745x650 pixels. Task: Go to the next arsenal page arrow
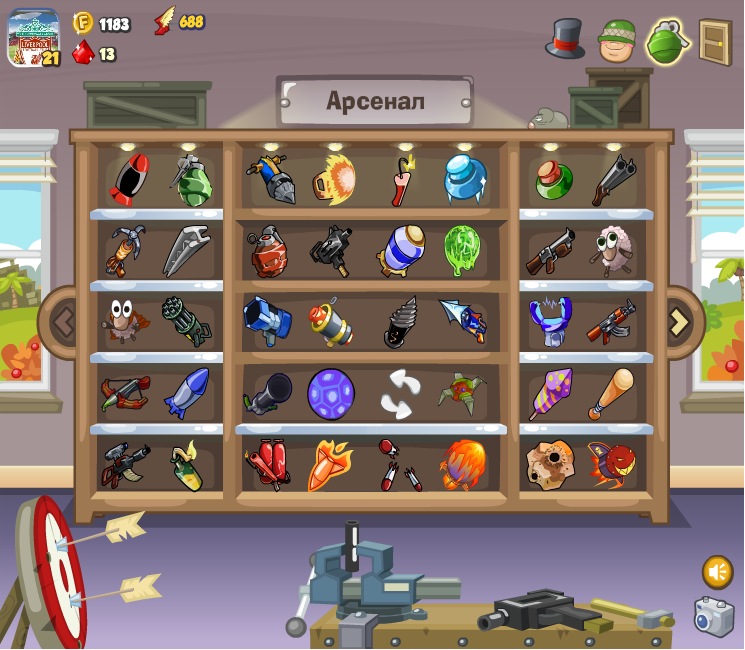coord(679,321)
